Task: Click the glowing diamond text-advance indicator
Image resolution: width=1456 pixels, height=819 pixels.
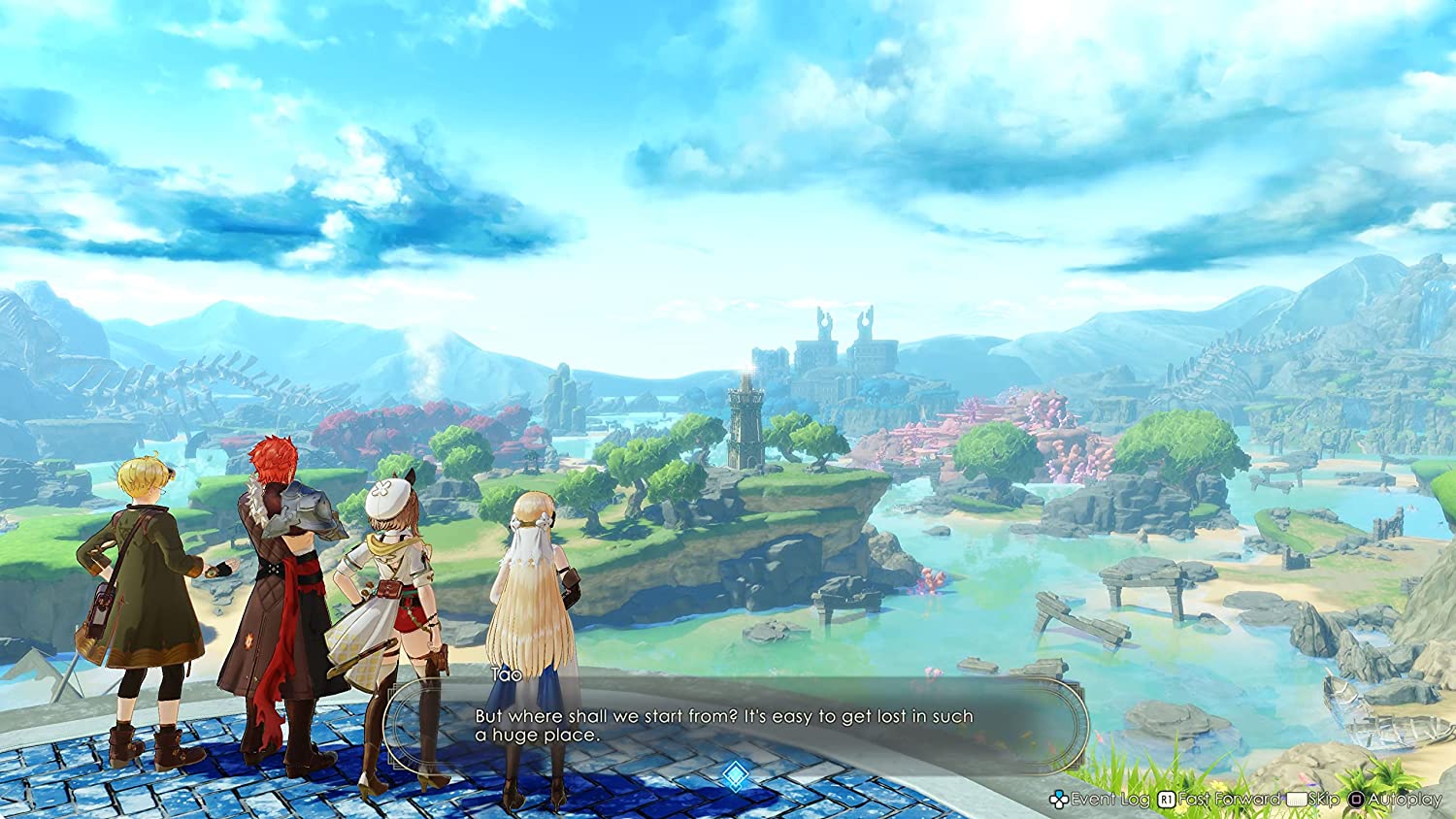Action: click(x=735, y=774)
